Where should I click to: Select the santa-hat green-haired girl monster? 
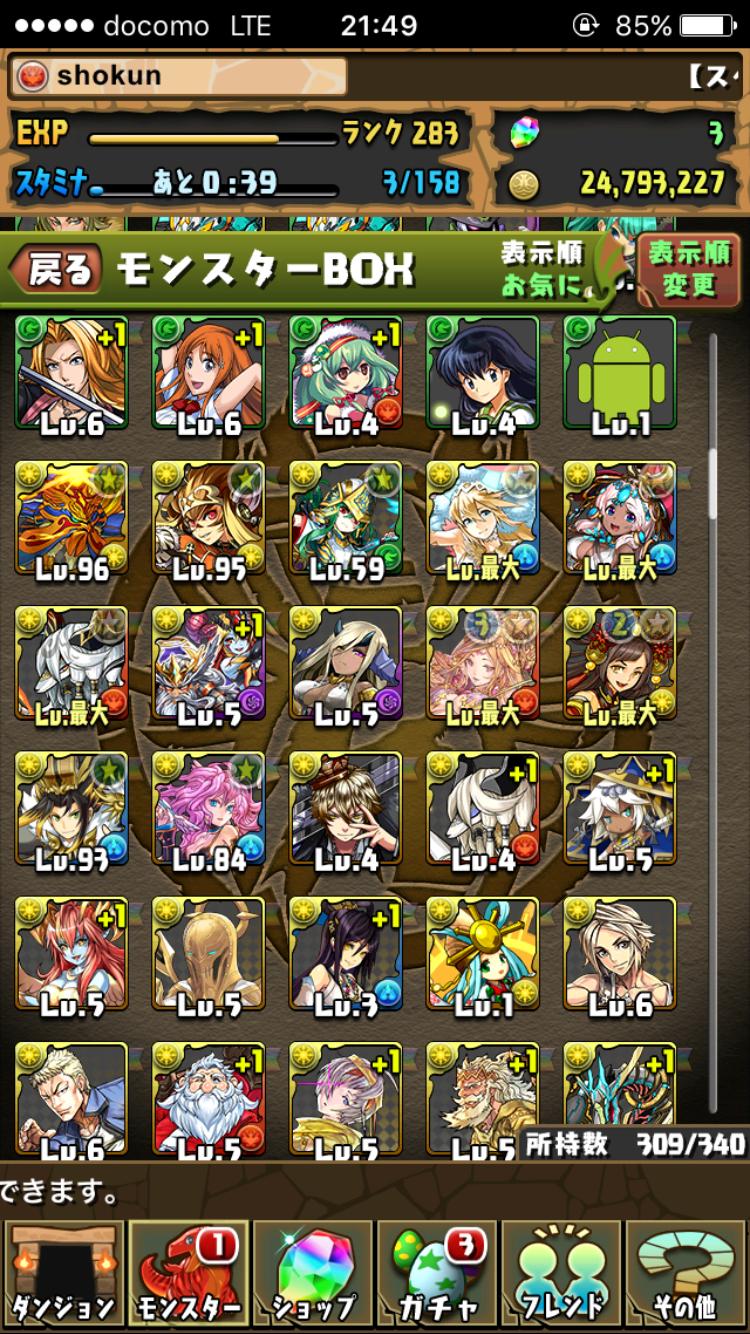(345, 374)
